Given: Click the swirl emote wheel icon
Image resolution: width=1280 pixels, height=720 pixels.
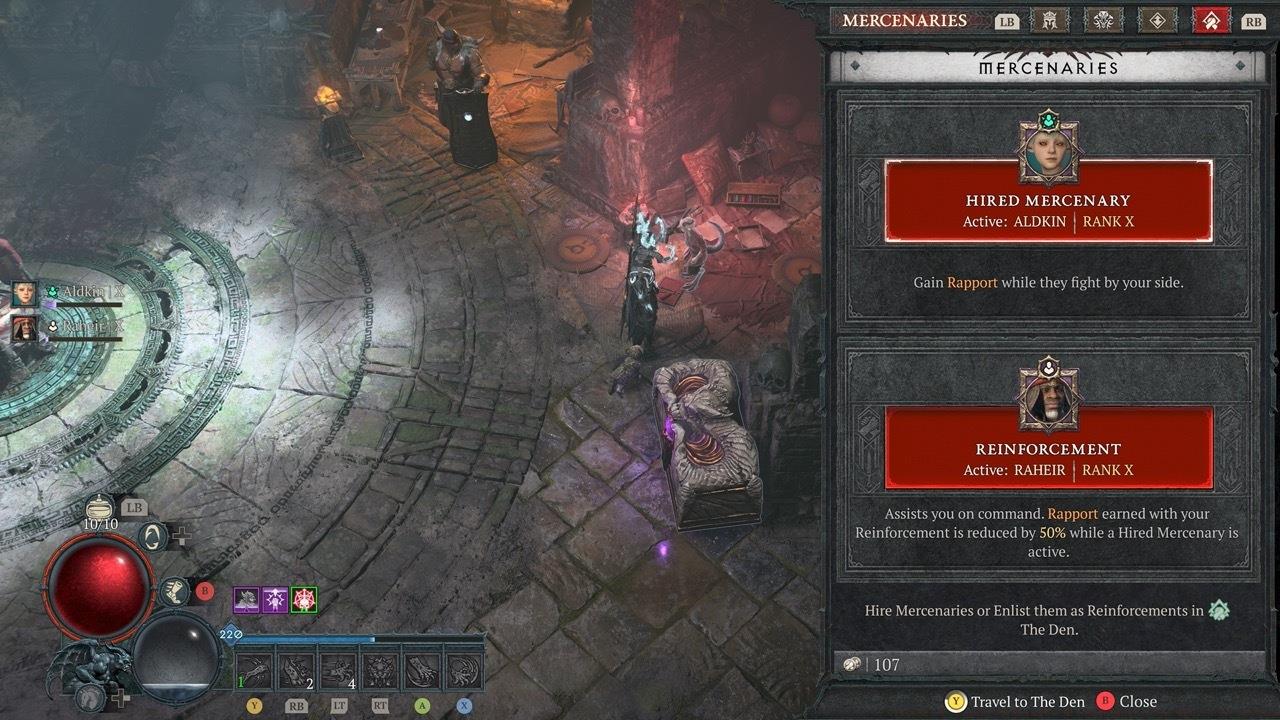Looking at the screenshot, I should [153, 537].
